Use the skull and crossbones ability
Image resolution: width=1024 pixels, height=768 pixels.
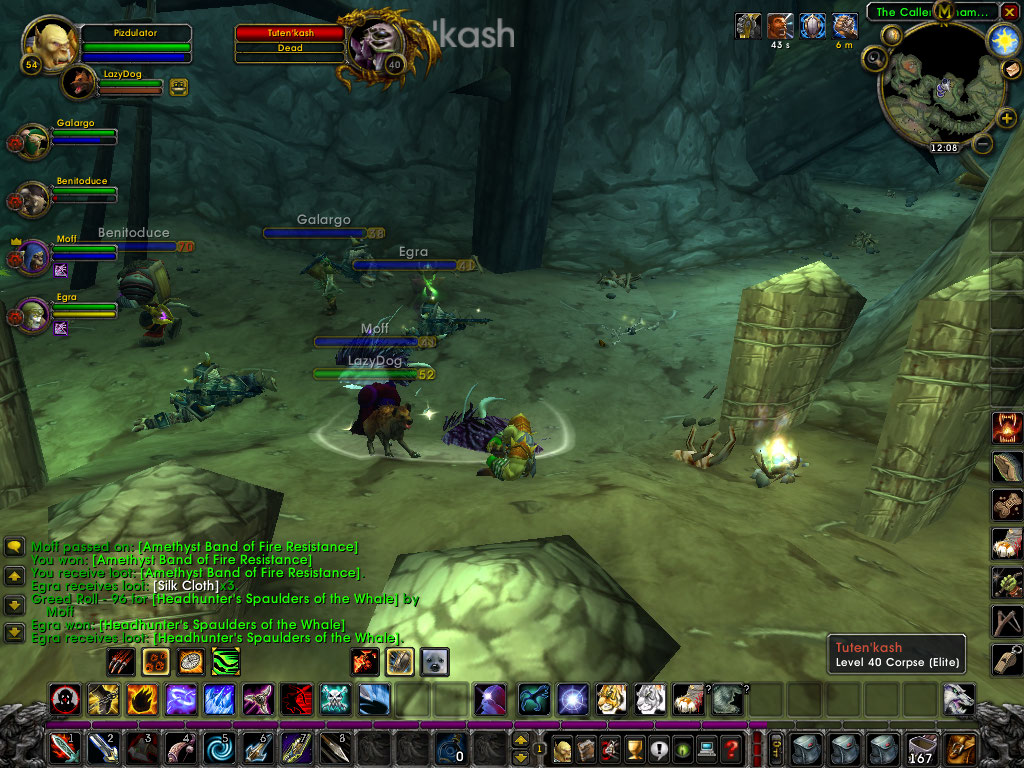point(335,698)
